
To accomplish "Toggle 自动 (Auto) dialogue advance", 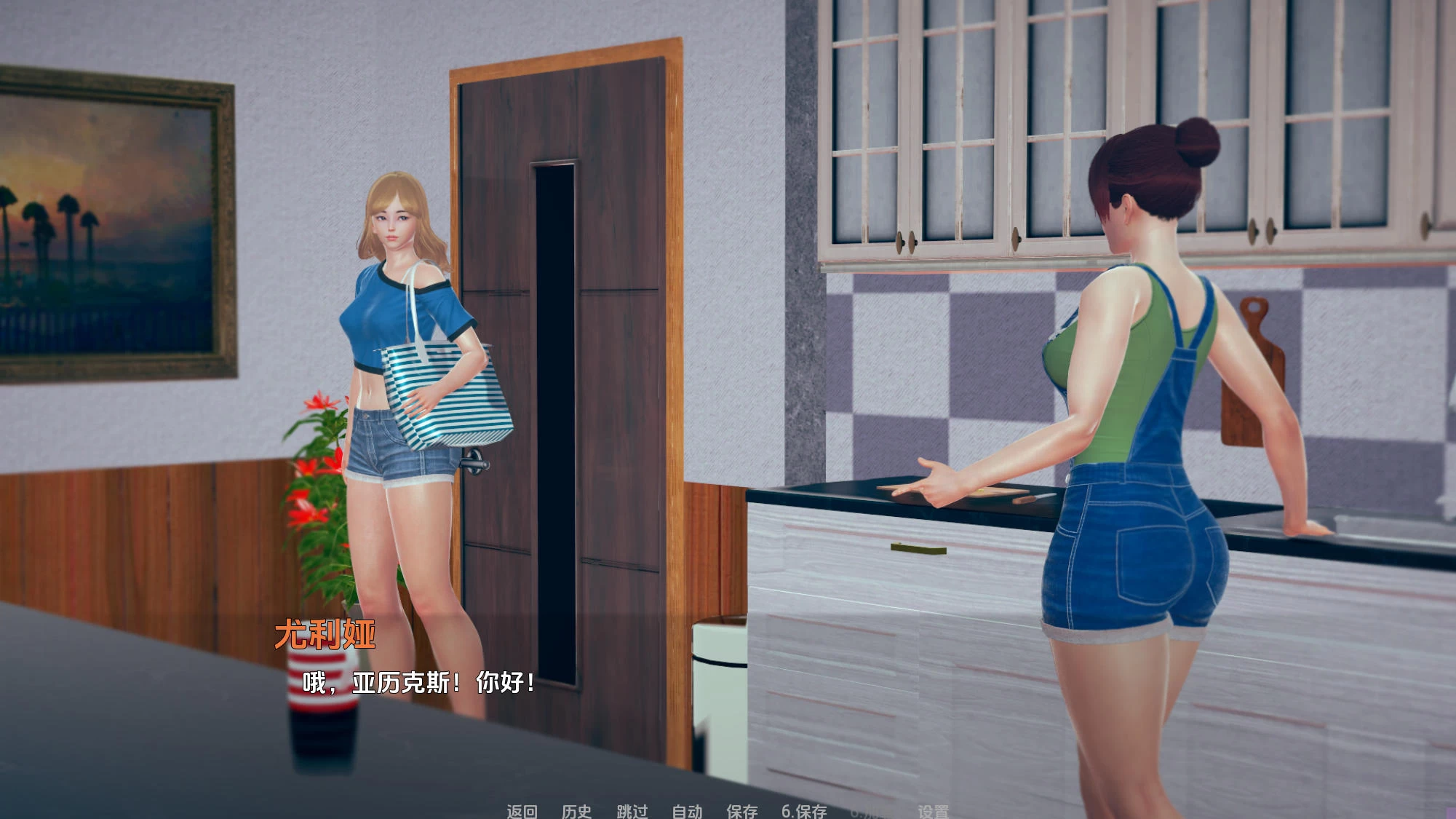I will pos(687,811).
